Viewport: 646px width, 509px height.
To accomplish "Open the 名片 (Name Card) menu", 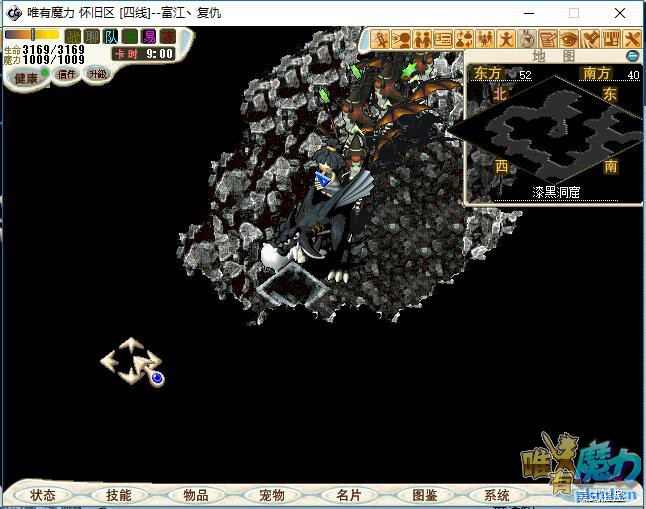I will click(348, 495).
